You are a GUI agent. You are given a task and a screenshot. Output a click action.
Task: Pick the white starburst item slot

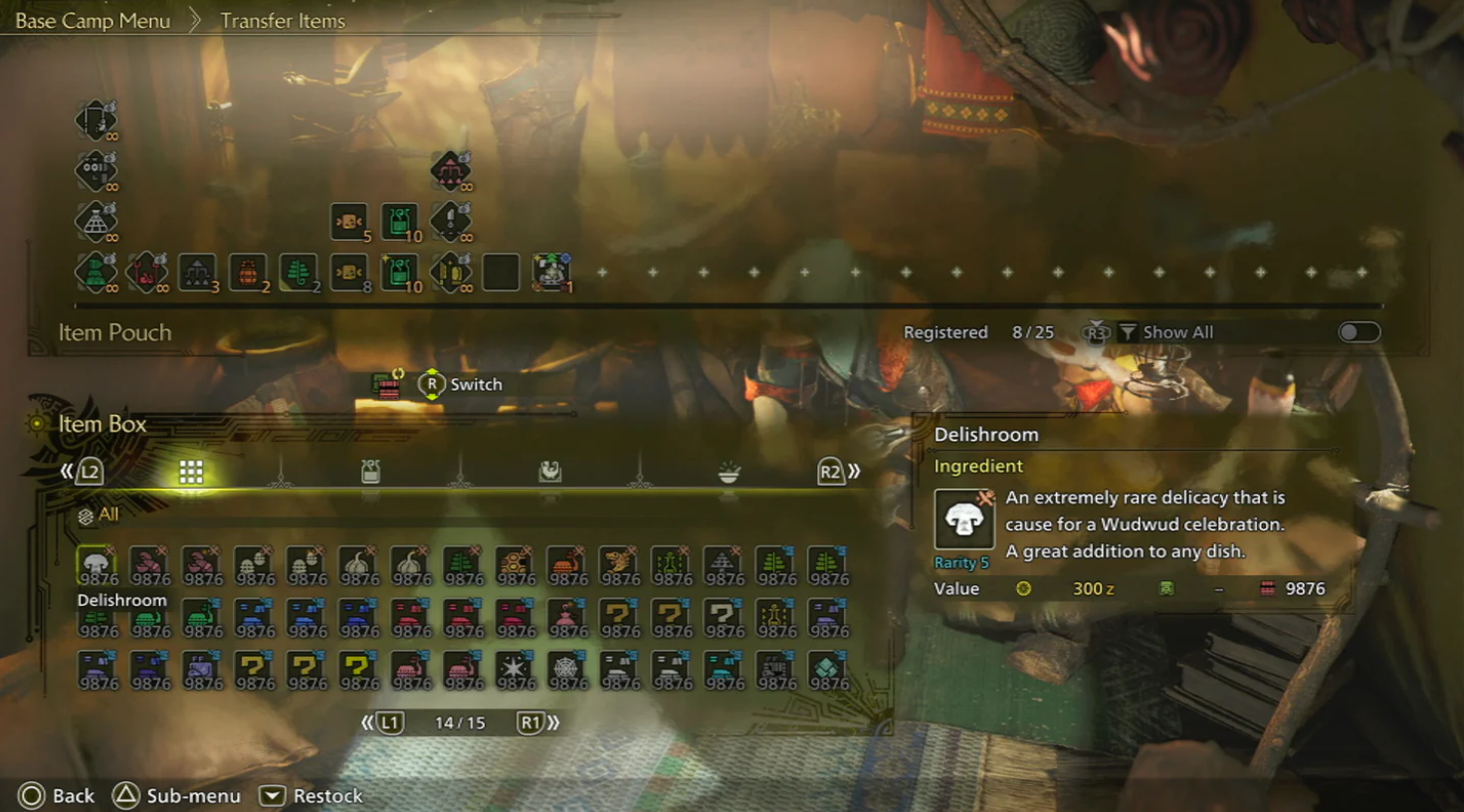tap(515, 670)
